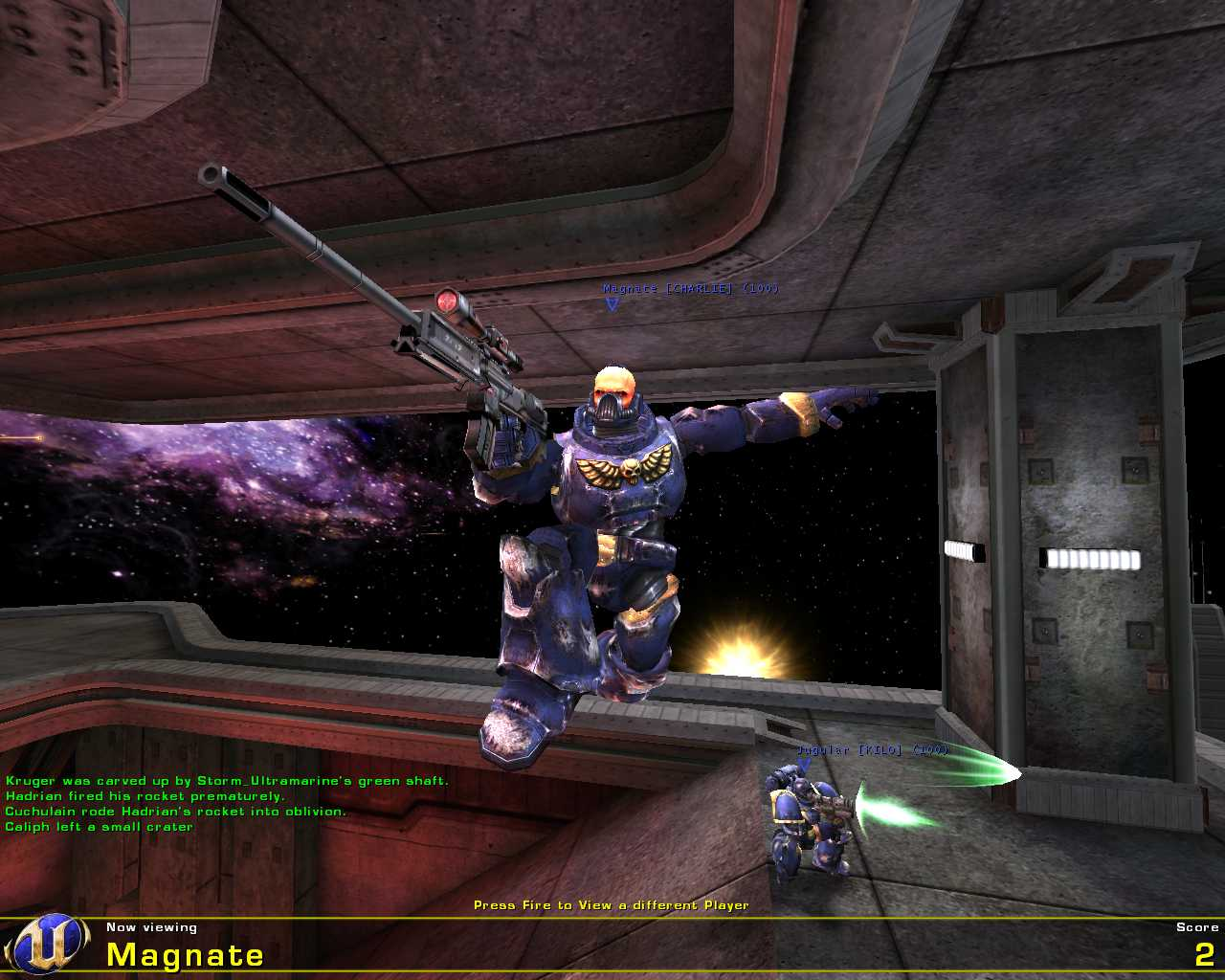
Task: Select the blue beacon arrow under Magnate's name
Action: pyautogui.click(x=610, y=303)
